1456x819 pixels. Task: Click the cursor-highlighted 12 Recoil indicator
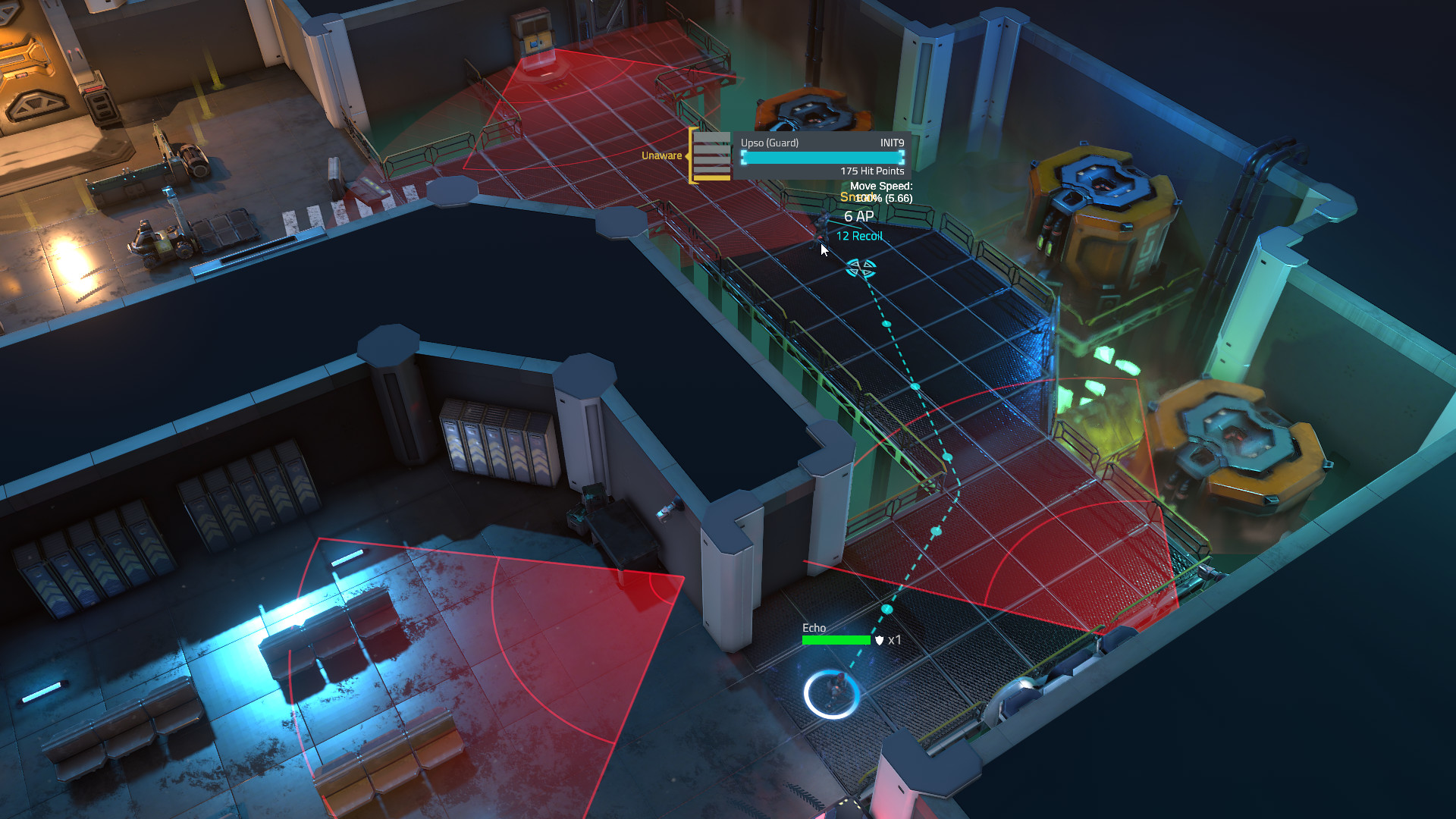(x=858, y=236)
